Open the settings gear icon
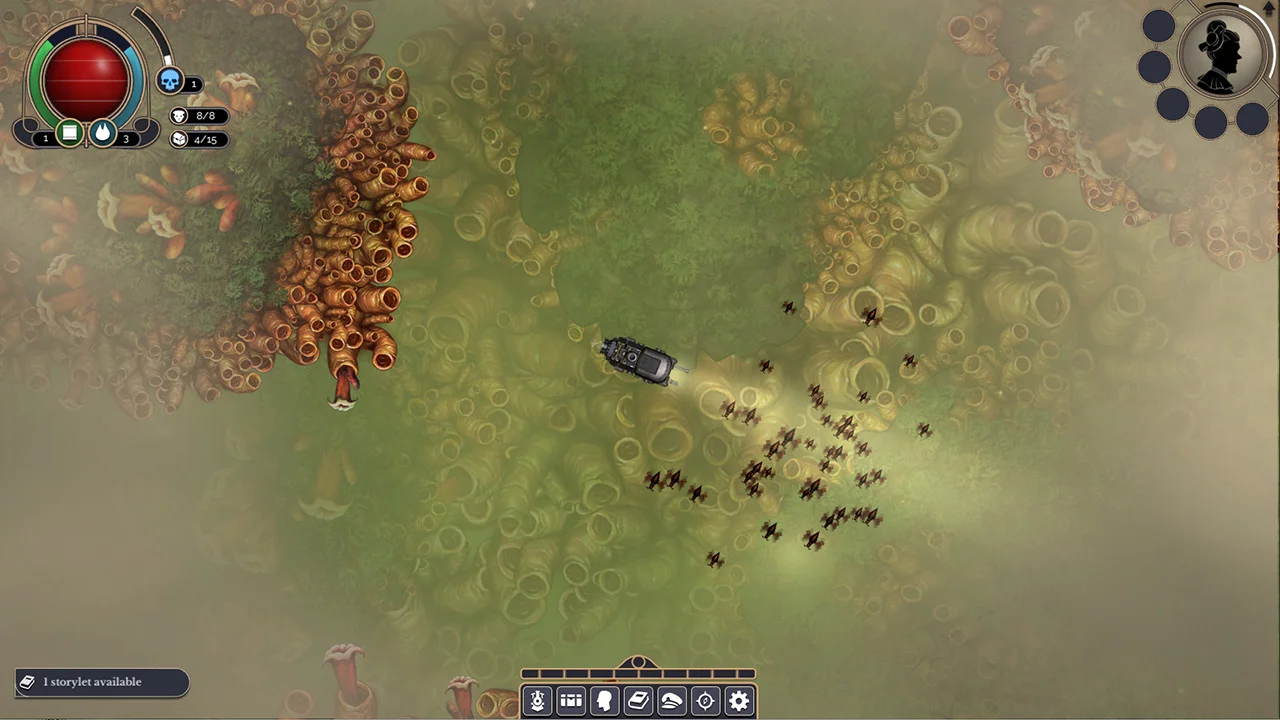Image resolution: width=1280 pixels, height=720 pixels. (x=739, y=700)
